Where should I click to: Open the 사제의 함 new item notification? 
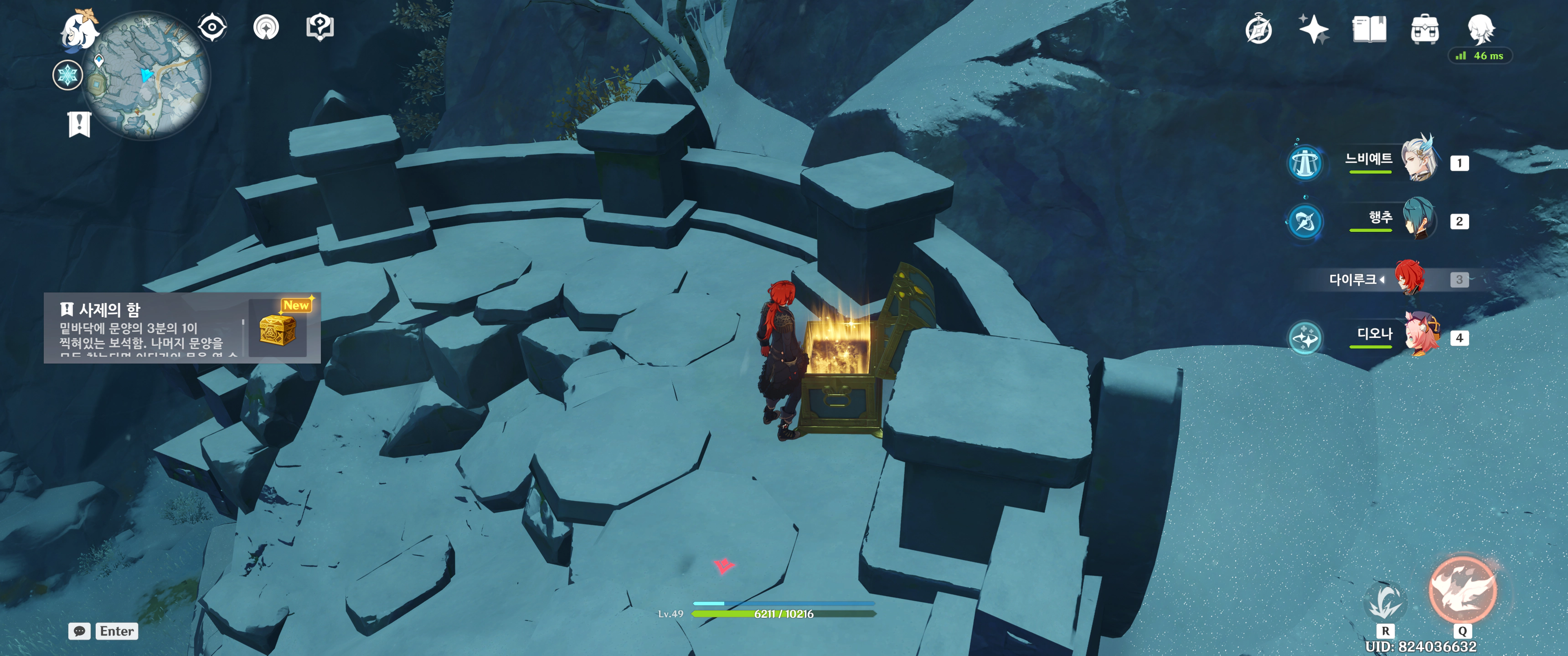pyautogui.click(x=181, y=328)
